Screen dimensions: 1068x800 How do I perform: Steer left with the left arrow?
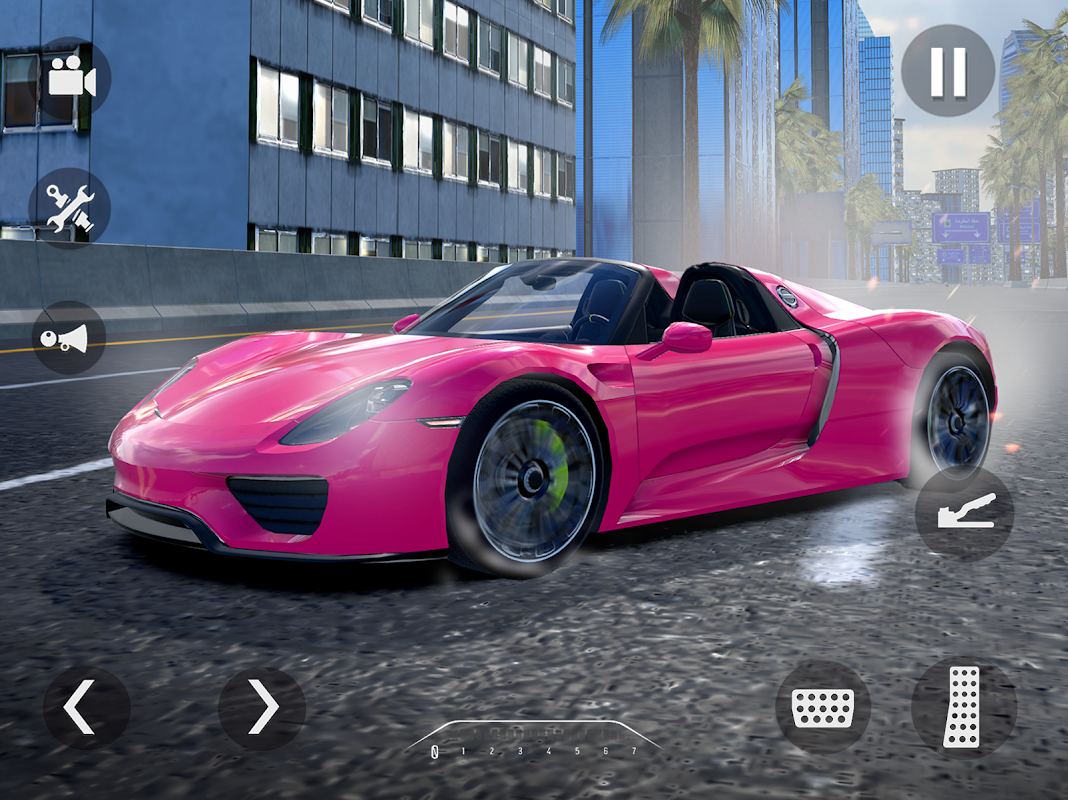pos(86,708)
